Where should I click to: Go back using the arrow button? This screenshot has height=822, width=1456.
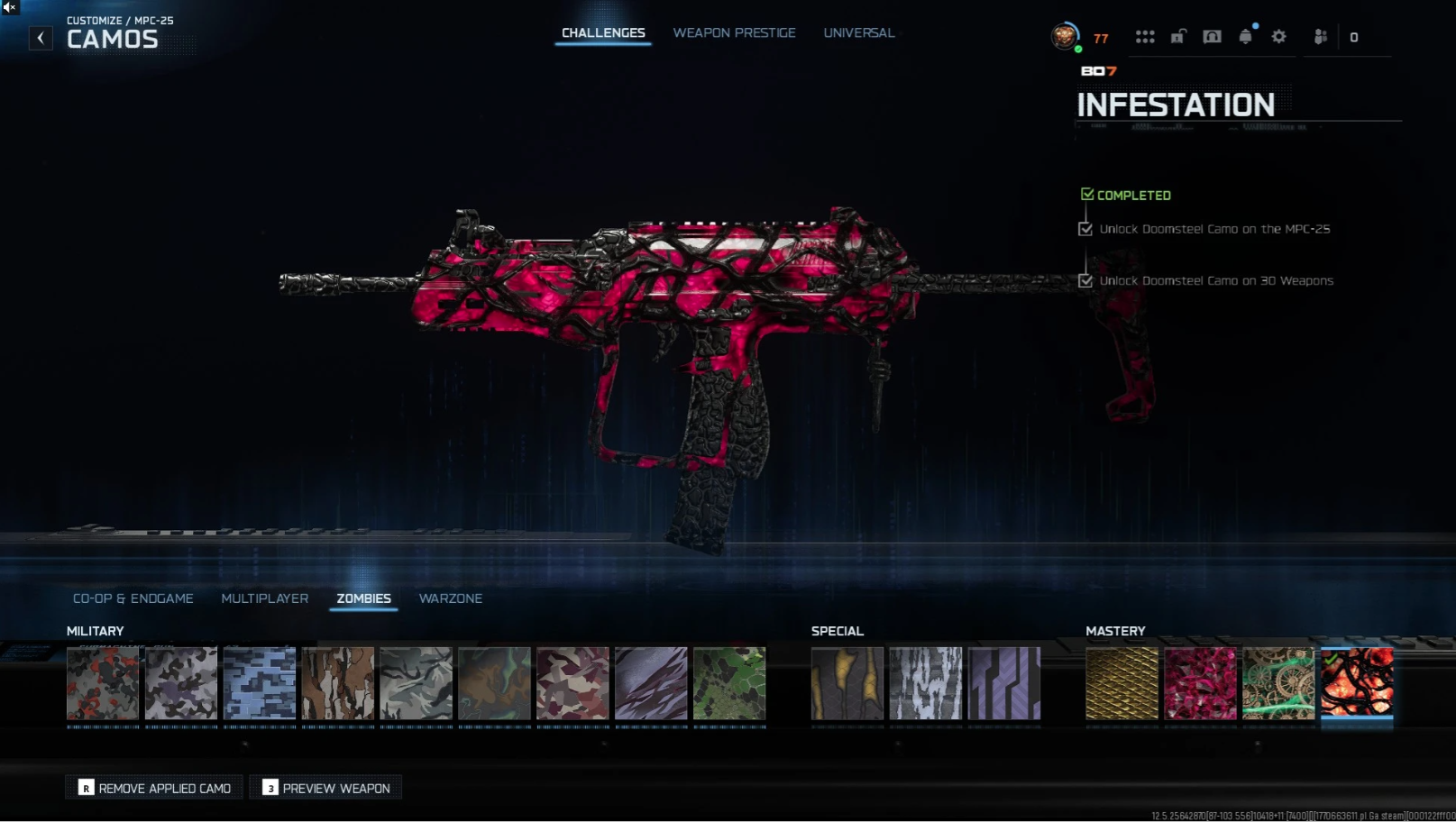tap(41, 38)
